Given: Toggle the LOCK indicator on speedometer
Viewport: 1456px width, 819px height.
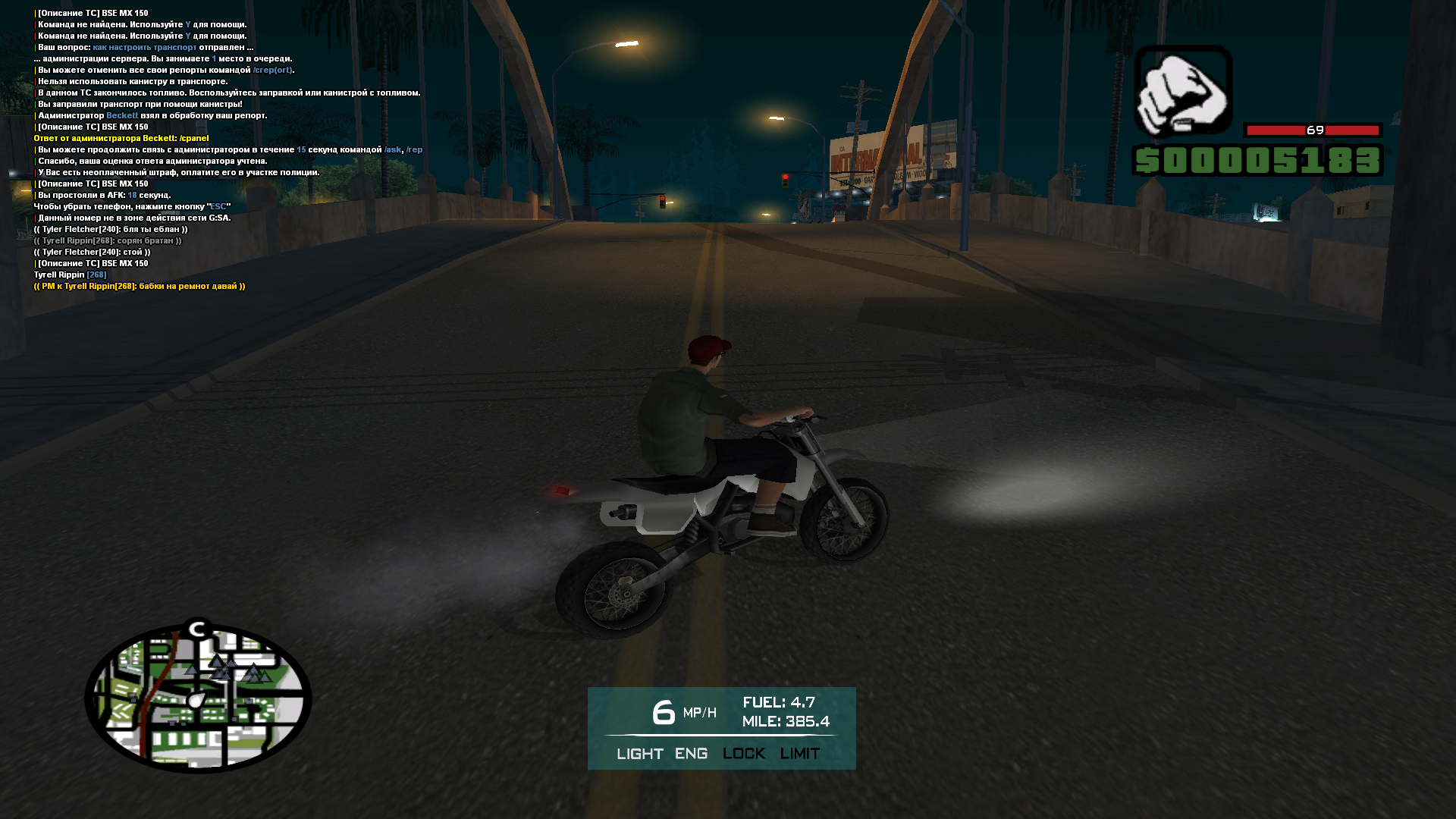Looking at the screenshot, I should coord(743,754).
